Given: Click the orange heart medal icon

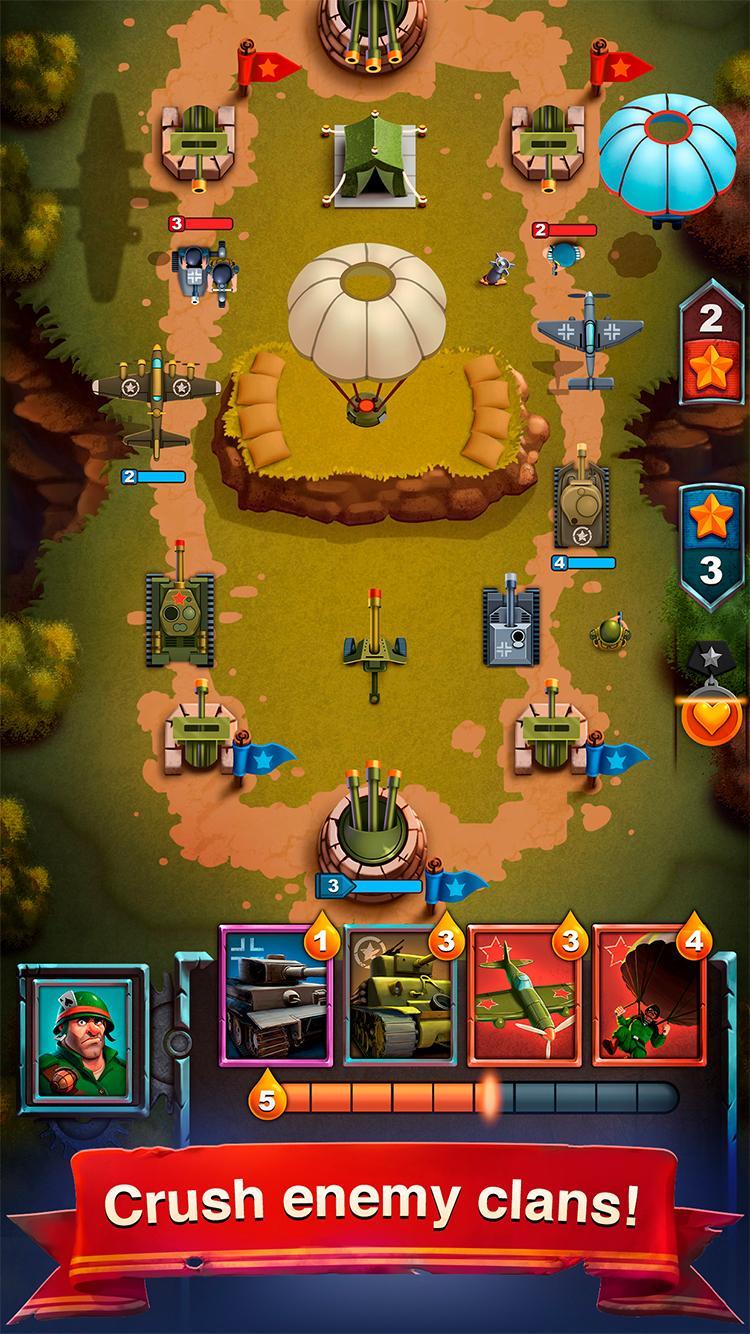Looking at the screenshot, I should coord(710,716).
